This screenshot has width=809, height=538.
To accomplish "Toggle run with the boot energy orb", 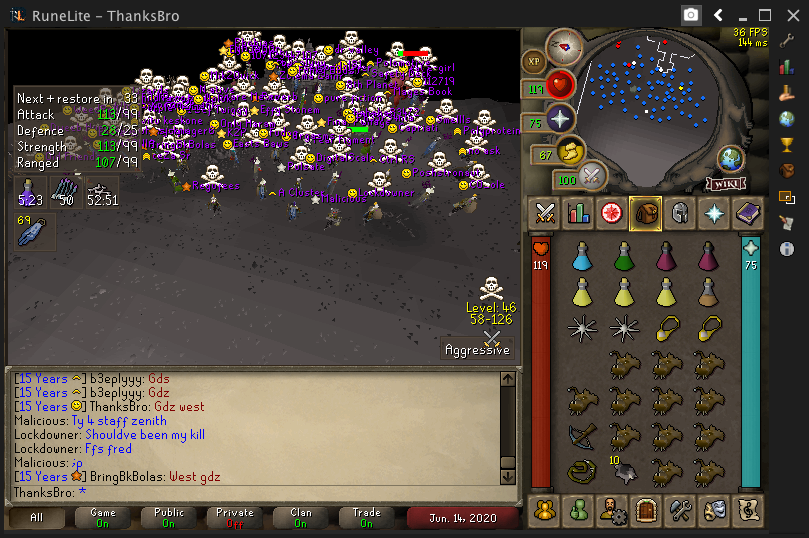I will [x=572, y=153].
